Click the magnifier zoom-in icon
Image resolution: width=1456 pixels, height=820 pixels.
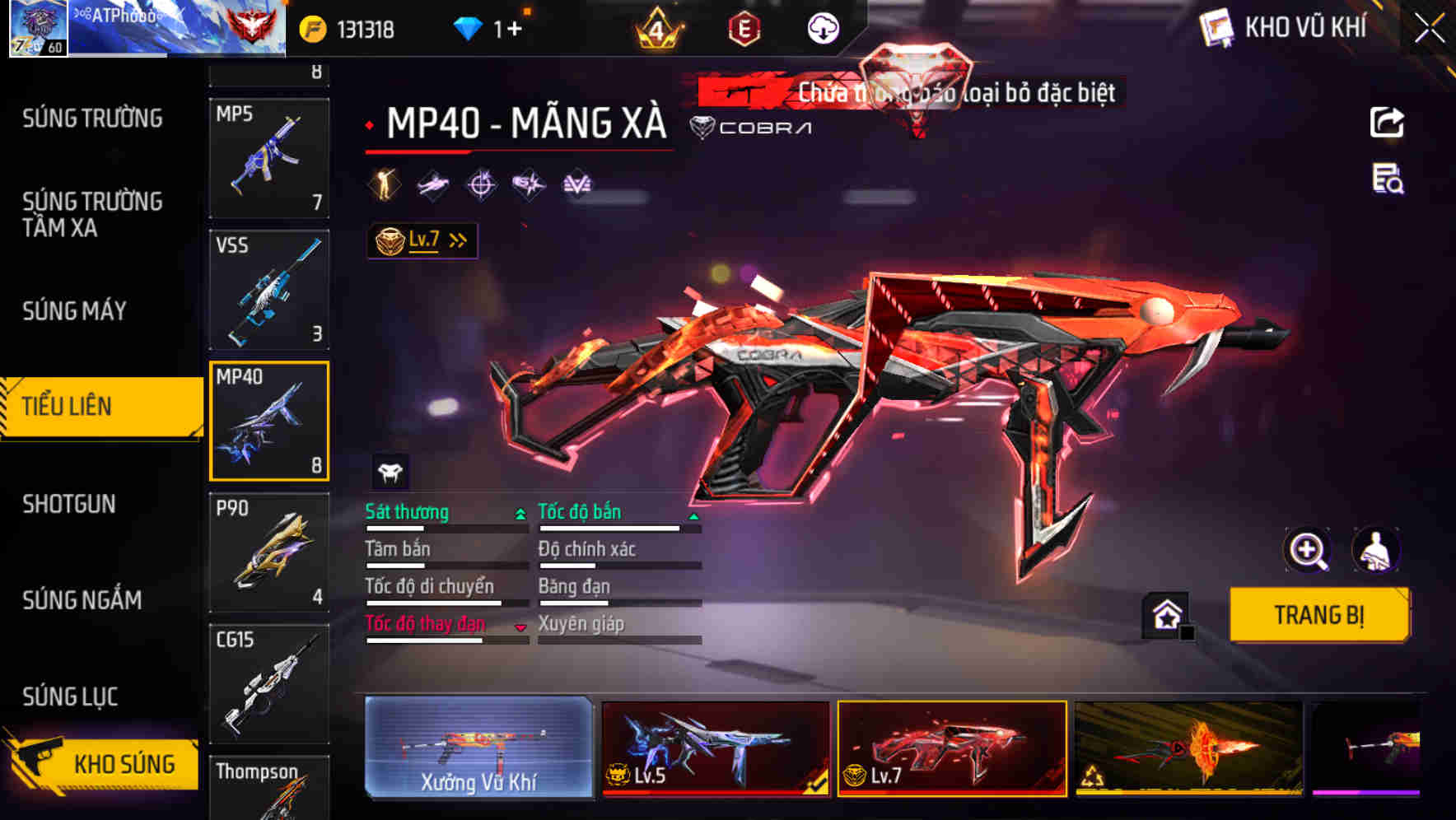[1308, 550]
